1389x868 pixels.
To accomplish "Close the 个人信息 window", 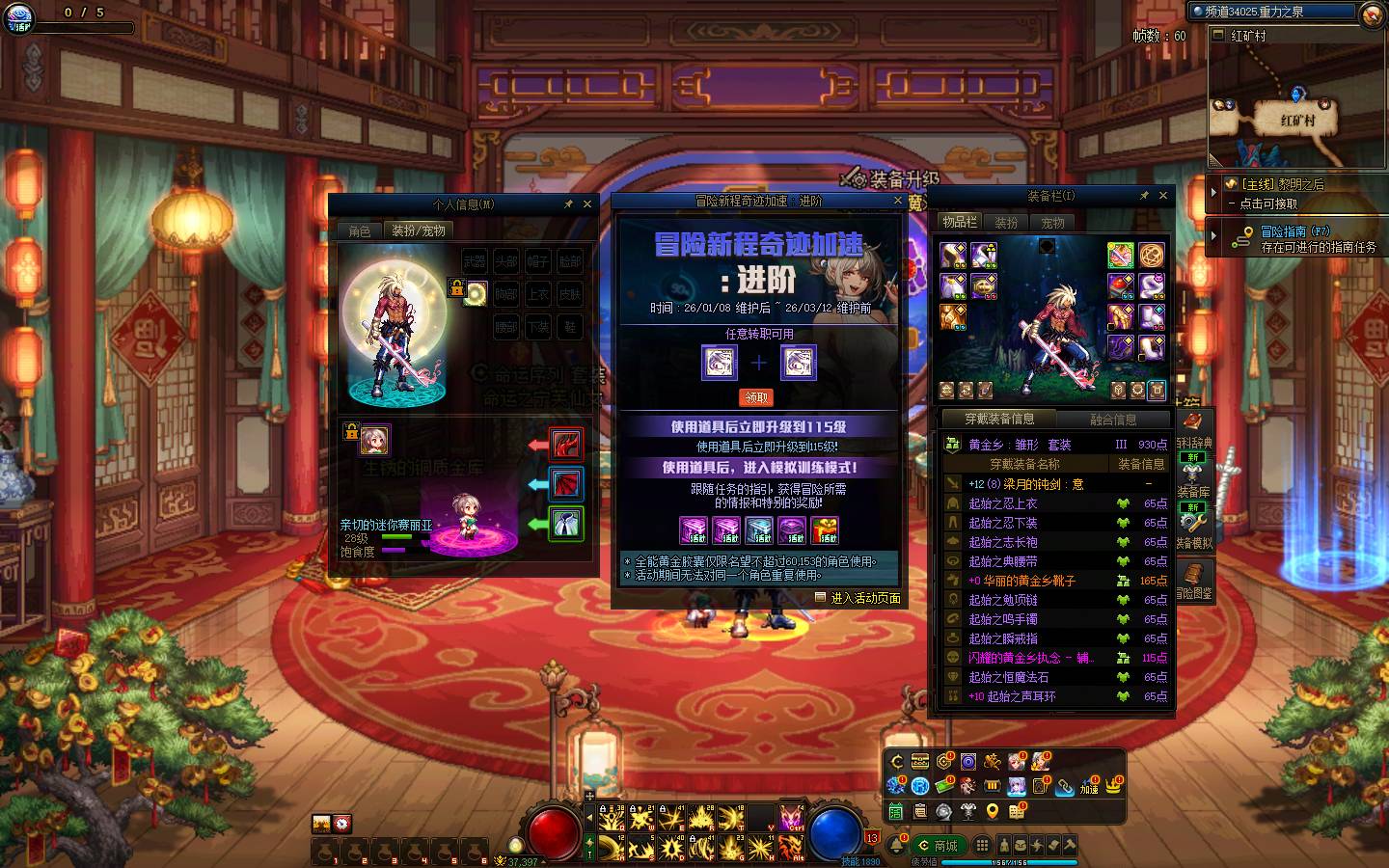I will coord(586,204).
